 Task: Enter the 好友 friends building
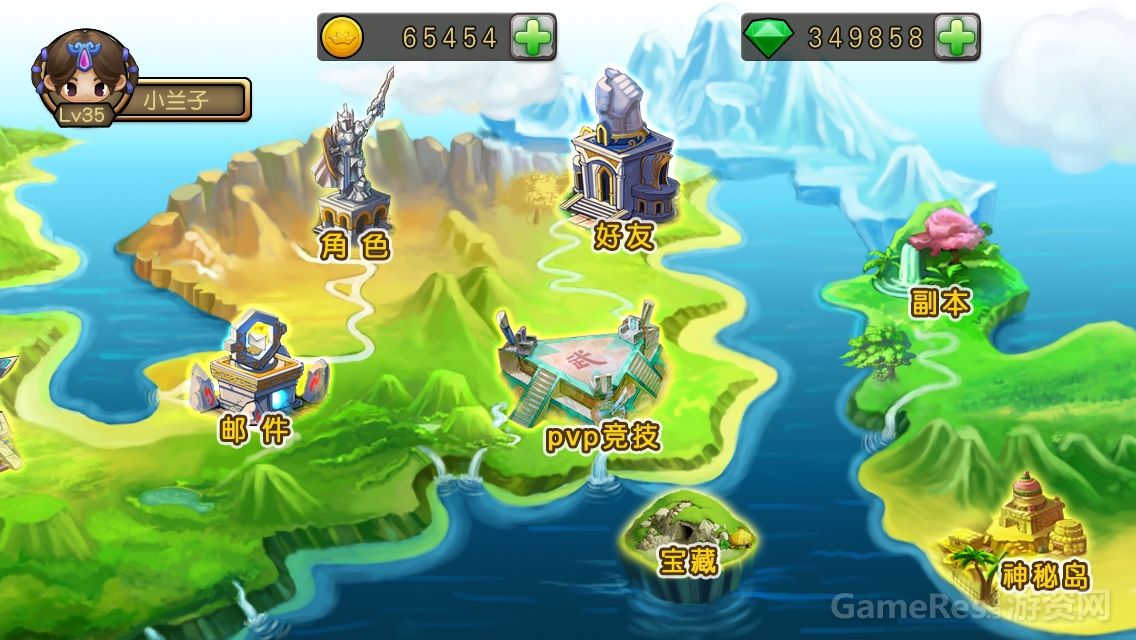(x=620, y=160)
